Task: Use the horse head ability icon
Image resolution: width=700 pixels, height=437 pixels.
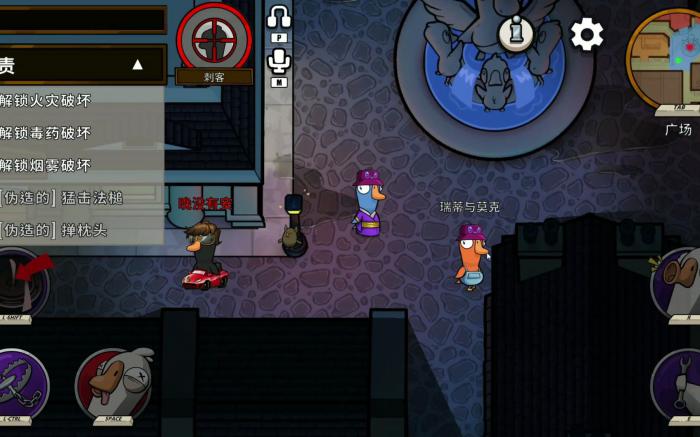Action: pos(680,281)
